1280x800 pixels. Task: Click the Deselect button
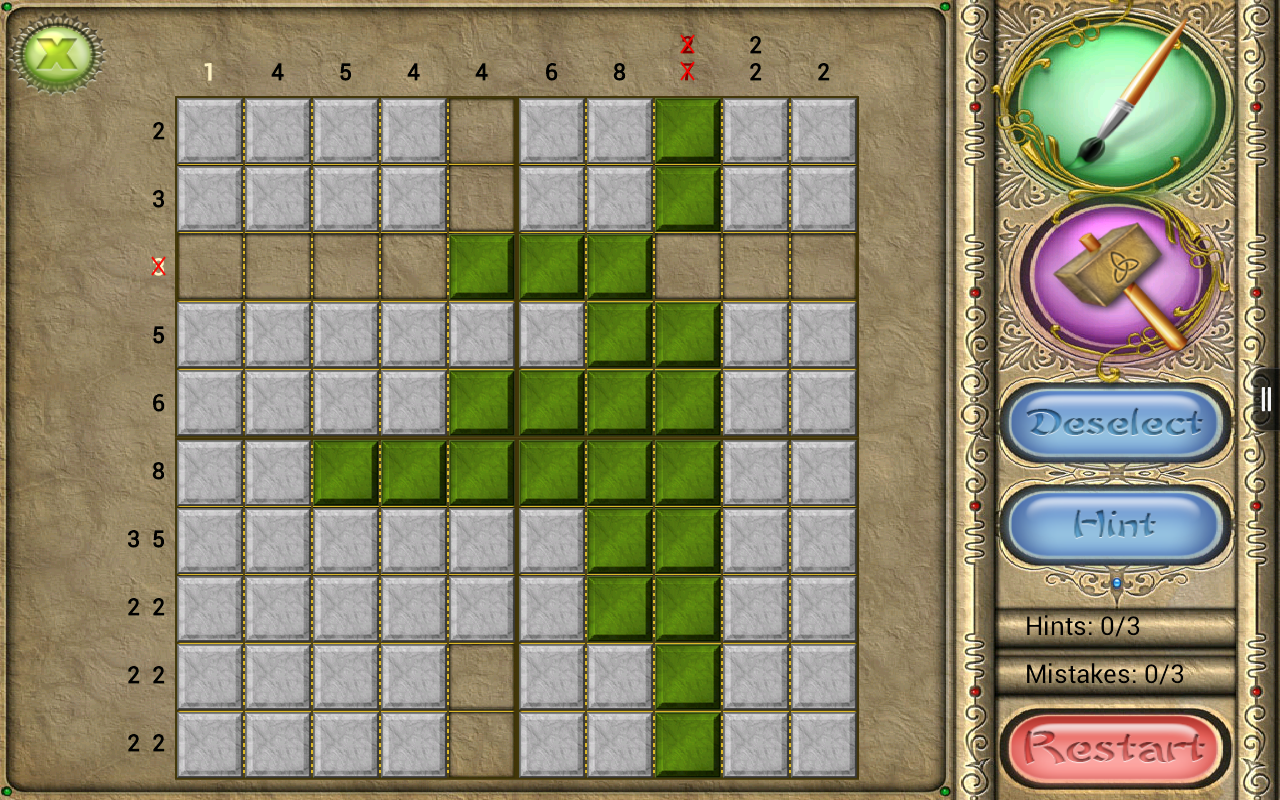[1116, 423]
